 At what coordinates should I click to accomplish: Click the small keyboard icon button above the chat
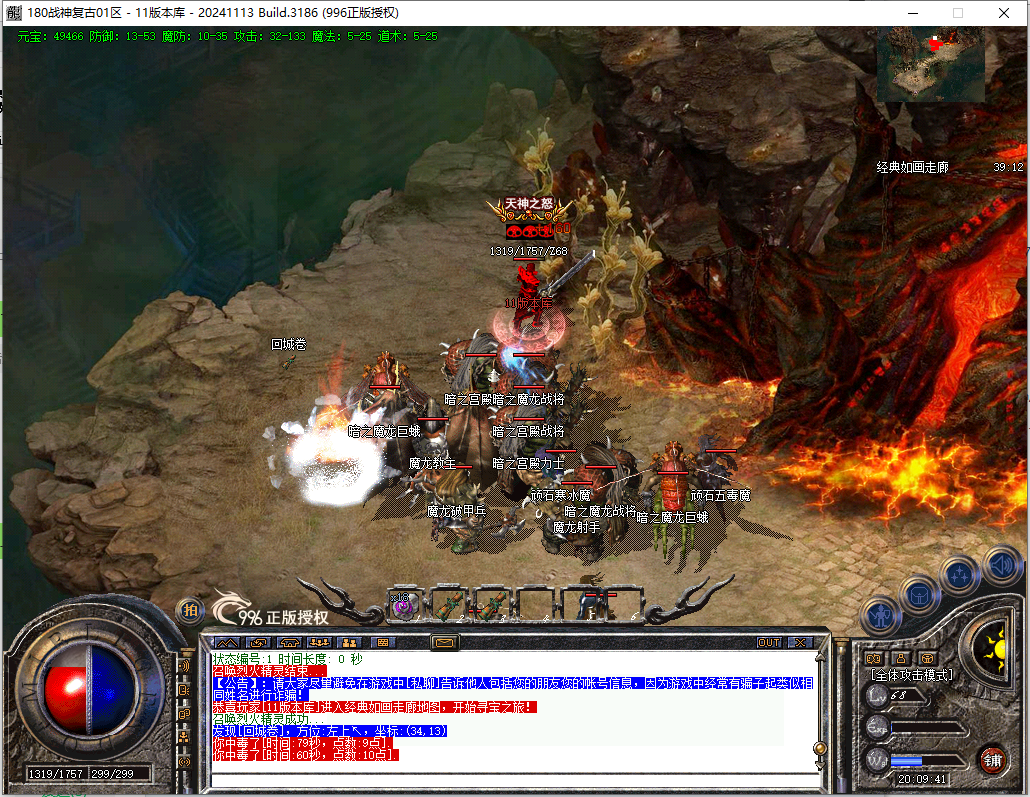(x=380, y=642)
